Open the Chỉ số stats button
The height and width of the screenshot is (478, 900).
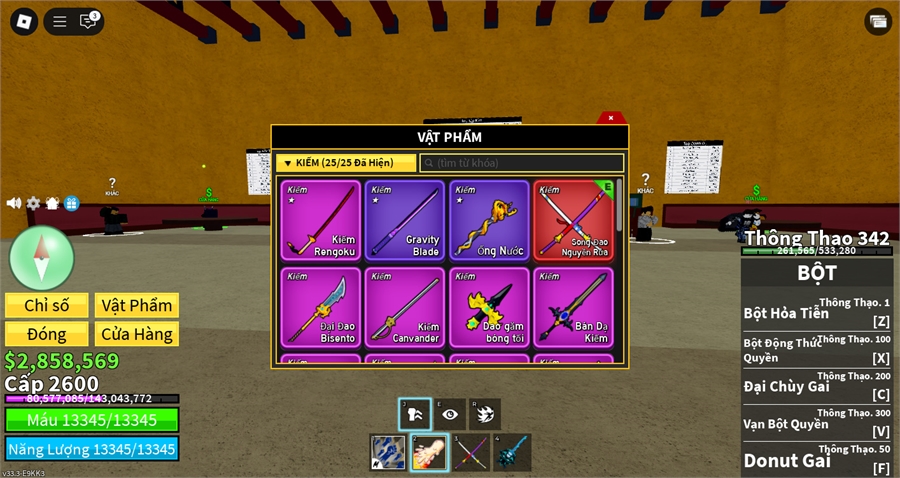46,305
